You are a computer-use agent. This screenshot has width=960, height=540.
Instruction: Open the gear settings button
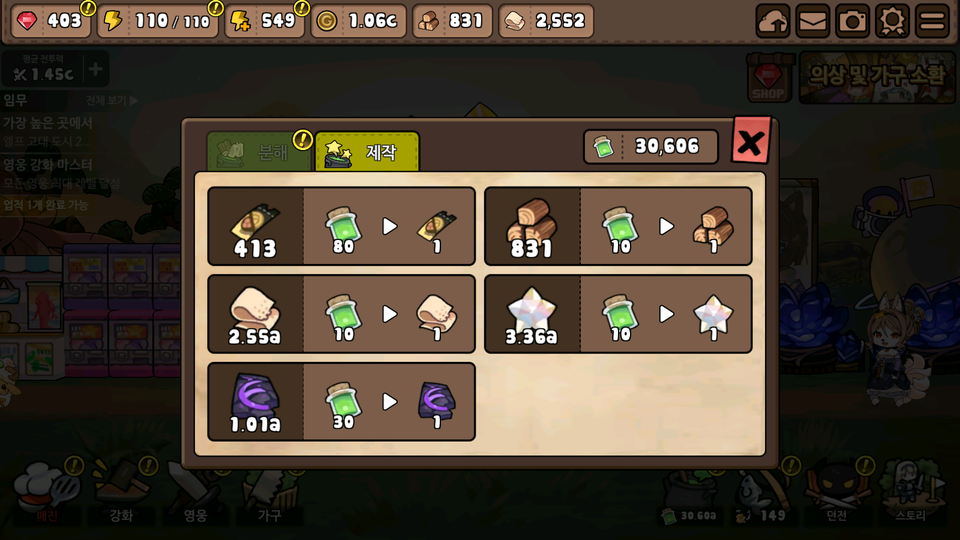[x=892, y=21]
